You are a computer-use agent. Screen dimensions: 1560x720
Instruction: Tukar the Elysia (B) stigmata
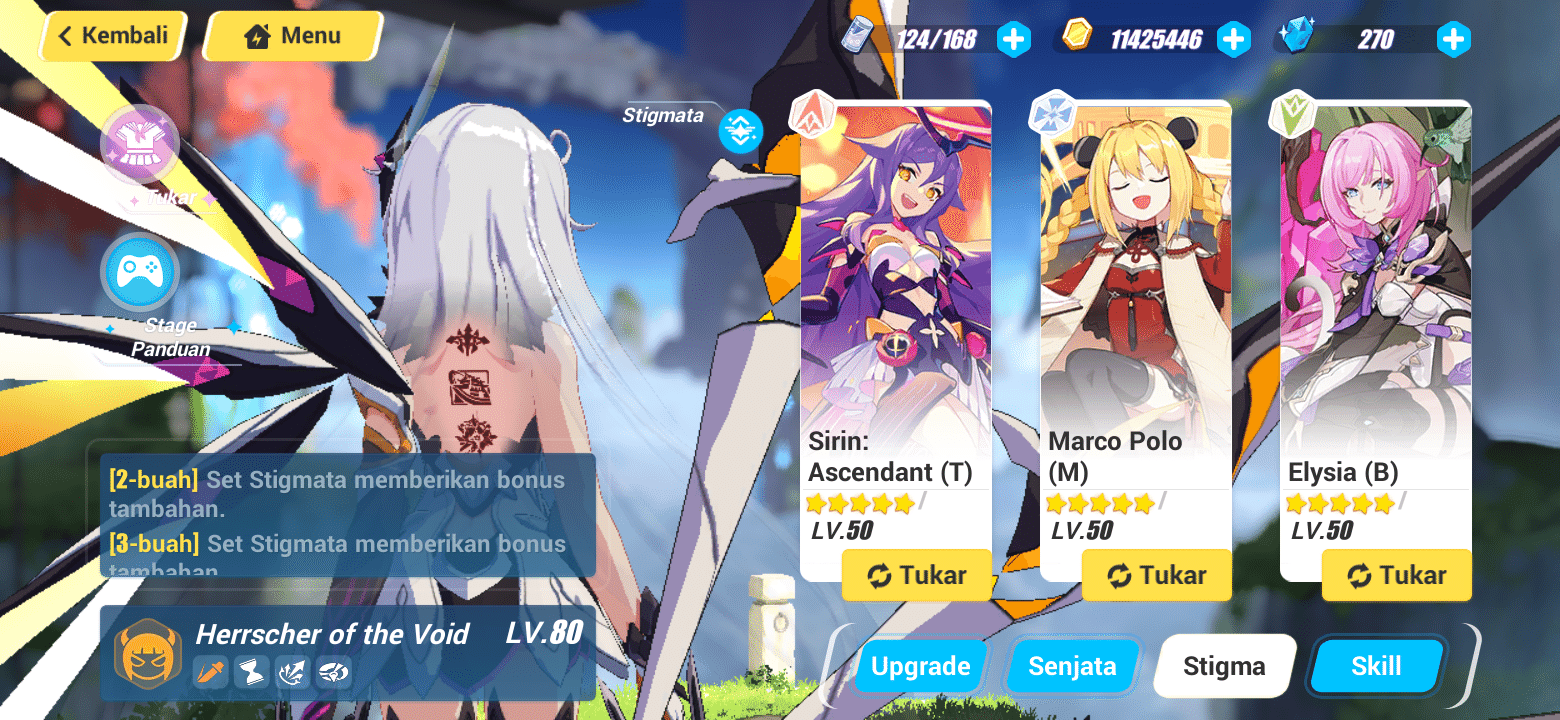(x=1396, y=575)
